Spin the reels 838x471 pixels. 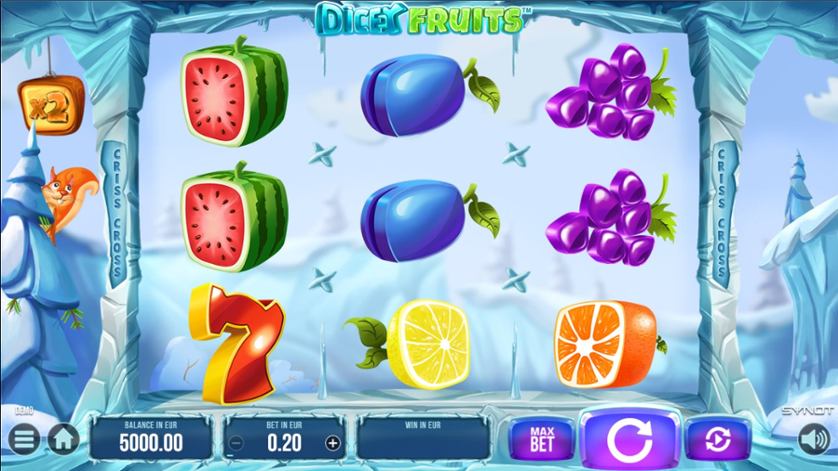(x=630, y=437)
